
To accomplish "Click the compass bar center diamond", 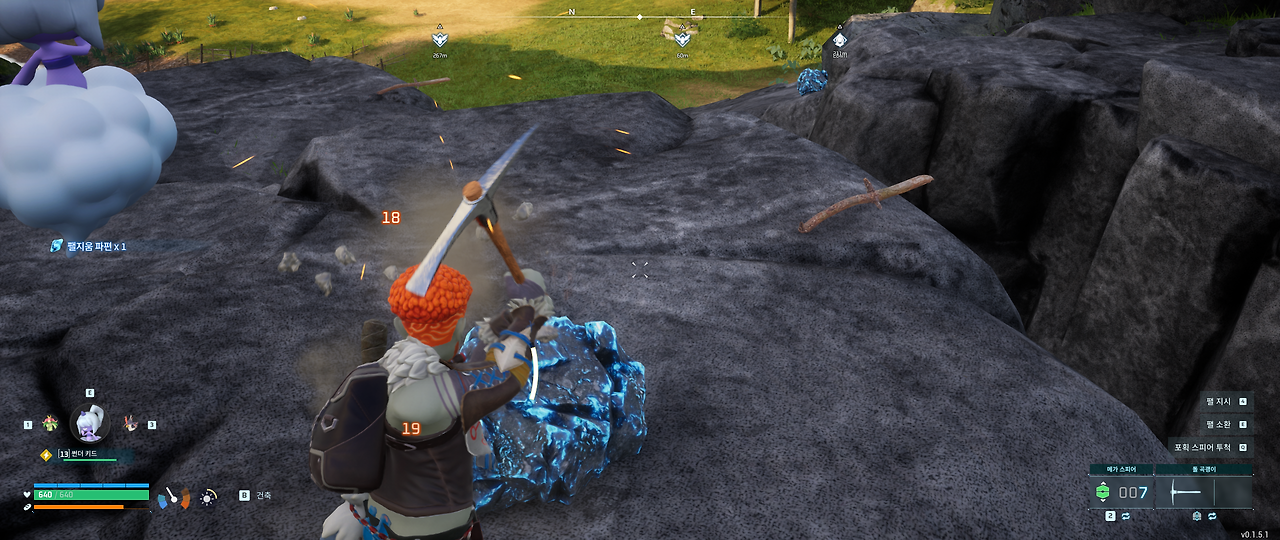I will [640, 17].
